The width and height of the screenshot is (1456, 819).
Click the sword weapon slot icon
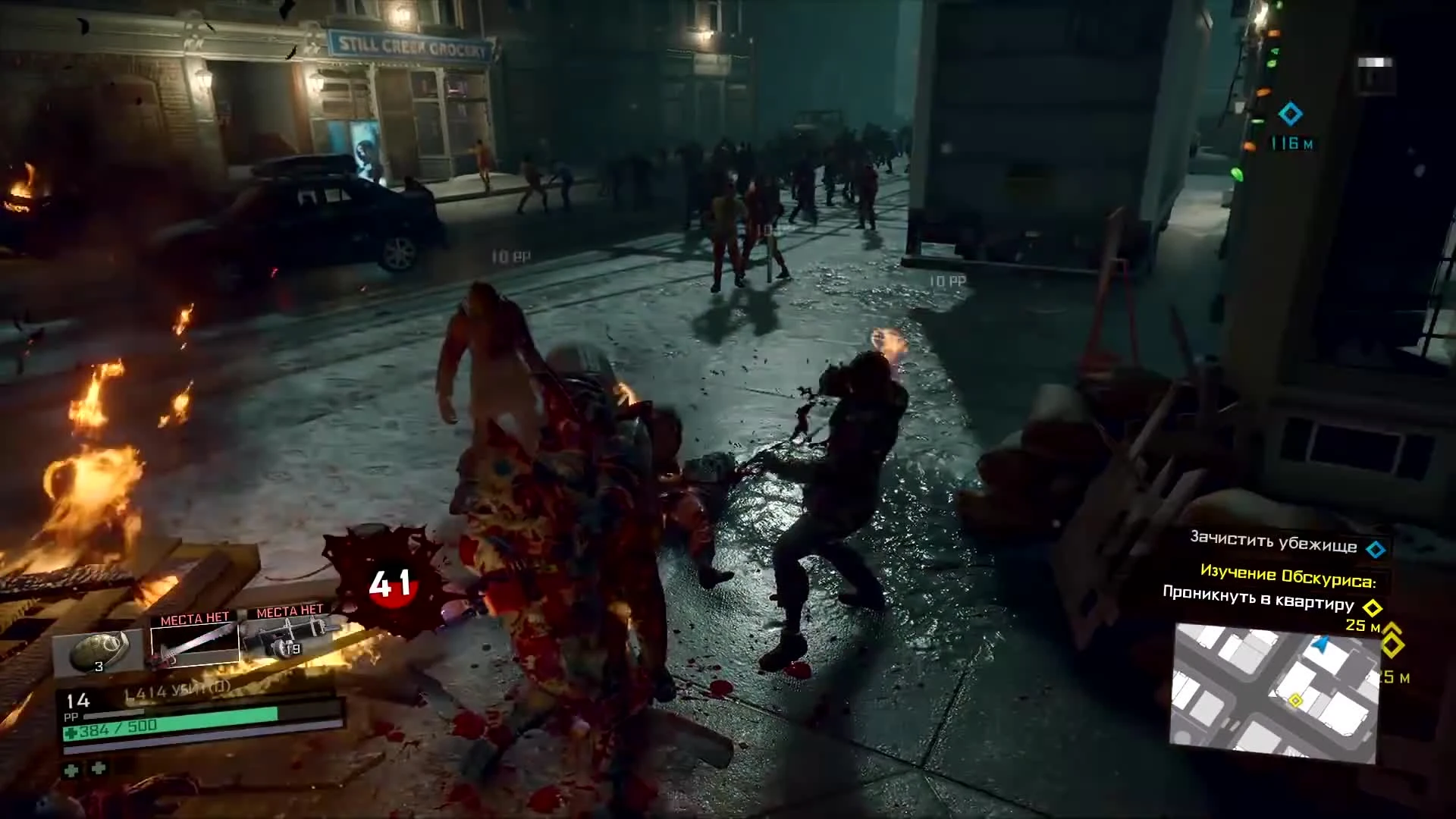(x=196, y=643)
